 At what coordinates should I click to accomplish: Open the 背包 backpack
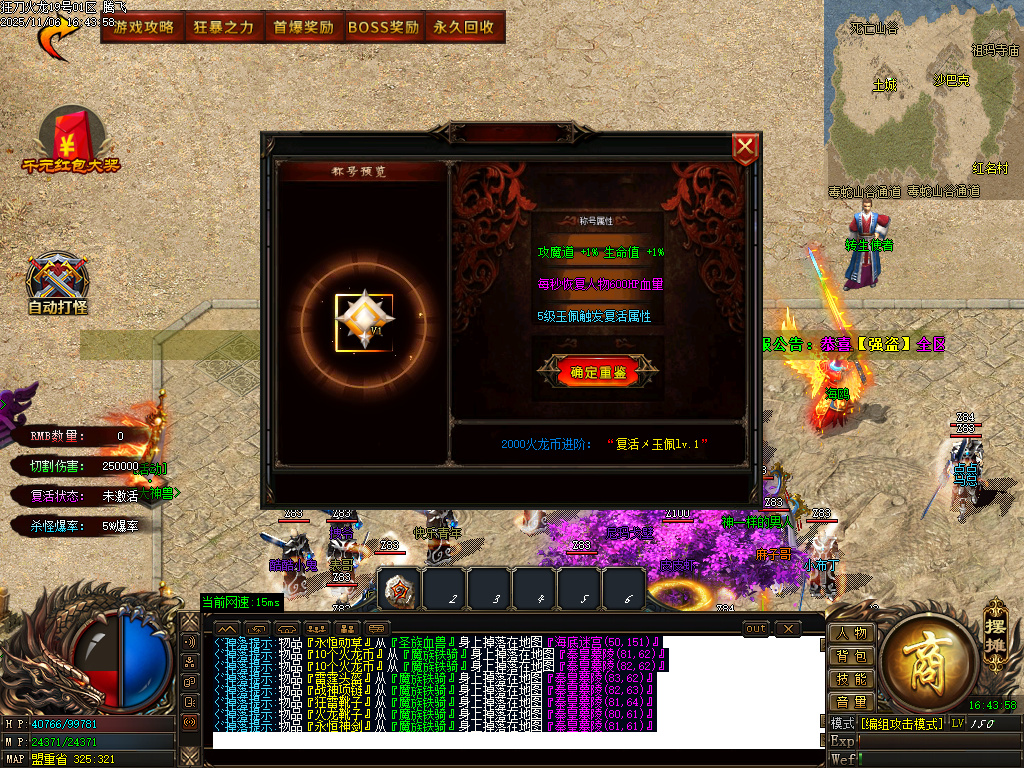(x=852, y=656)
